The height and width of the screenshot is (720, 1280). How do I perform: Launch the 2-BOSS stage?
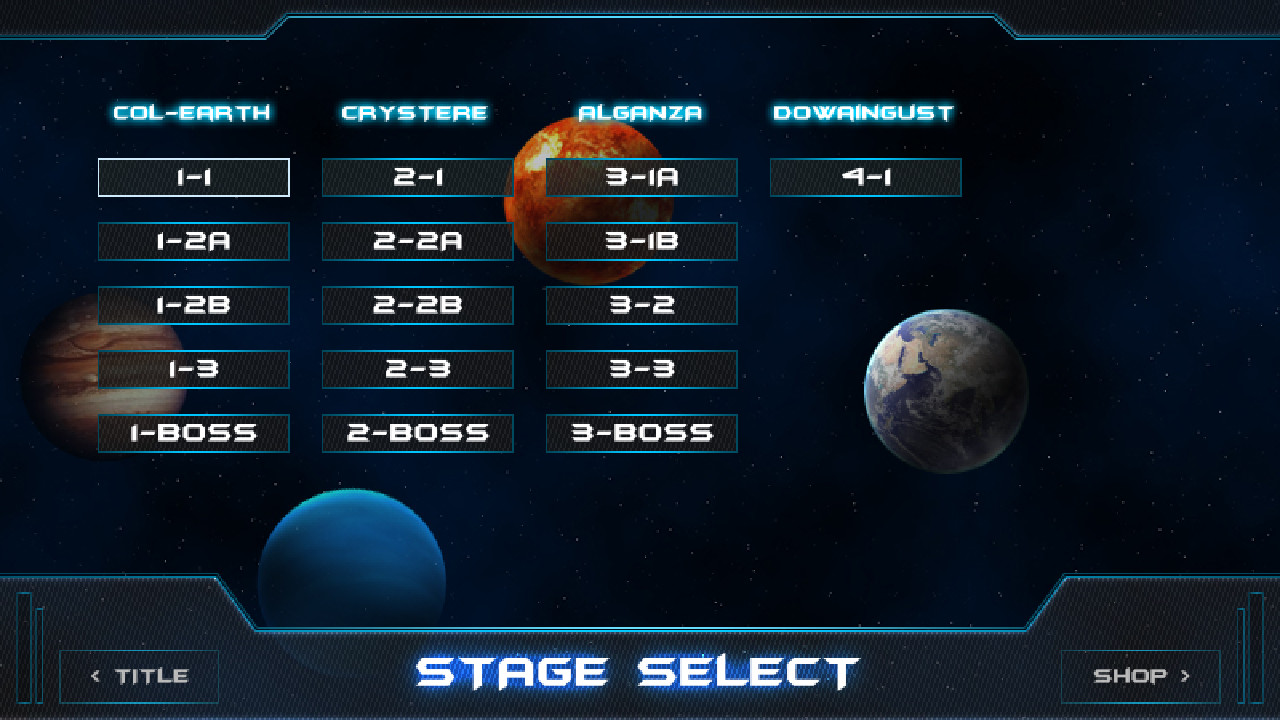417,433
